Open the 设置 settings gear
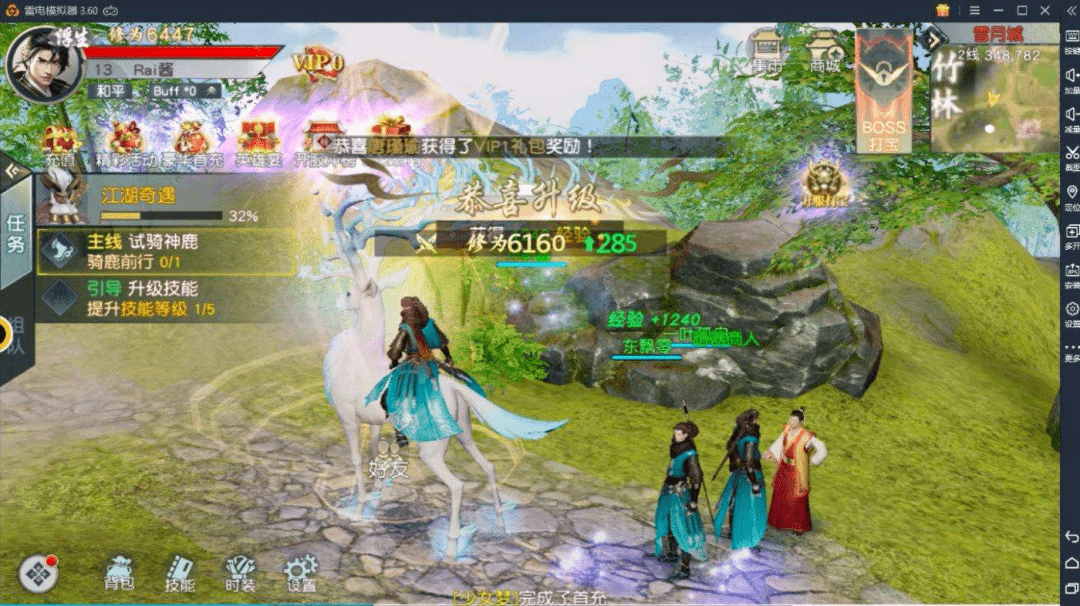The width and height of the screenshot is (1080, 606). [x=300, y=572]
